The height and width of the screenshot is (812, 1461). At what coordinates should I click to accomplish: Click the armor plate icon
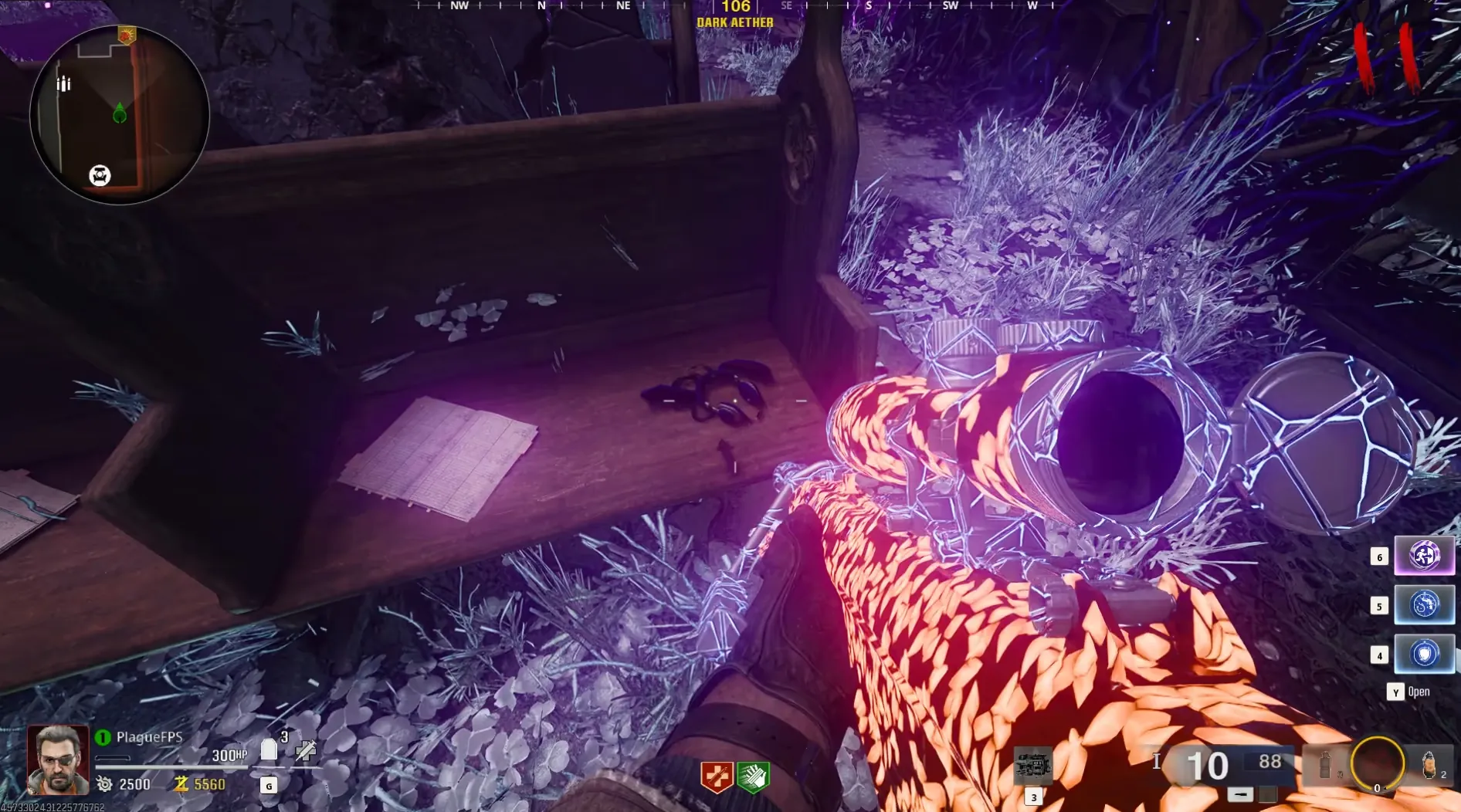269,749
